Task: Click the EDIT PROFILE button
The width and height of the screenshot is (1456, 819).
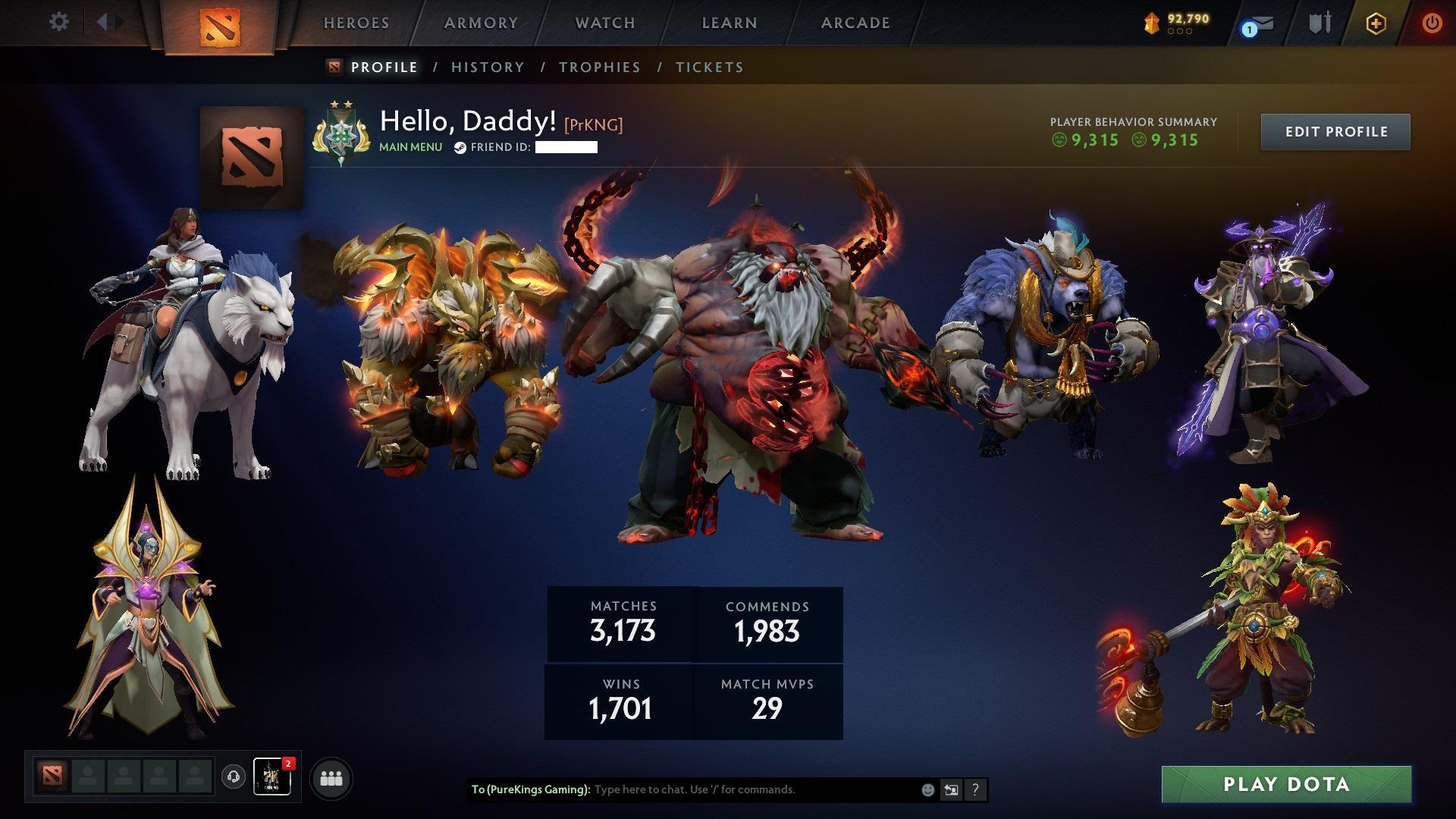Action: coord(1335,130)
